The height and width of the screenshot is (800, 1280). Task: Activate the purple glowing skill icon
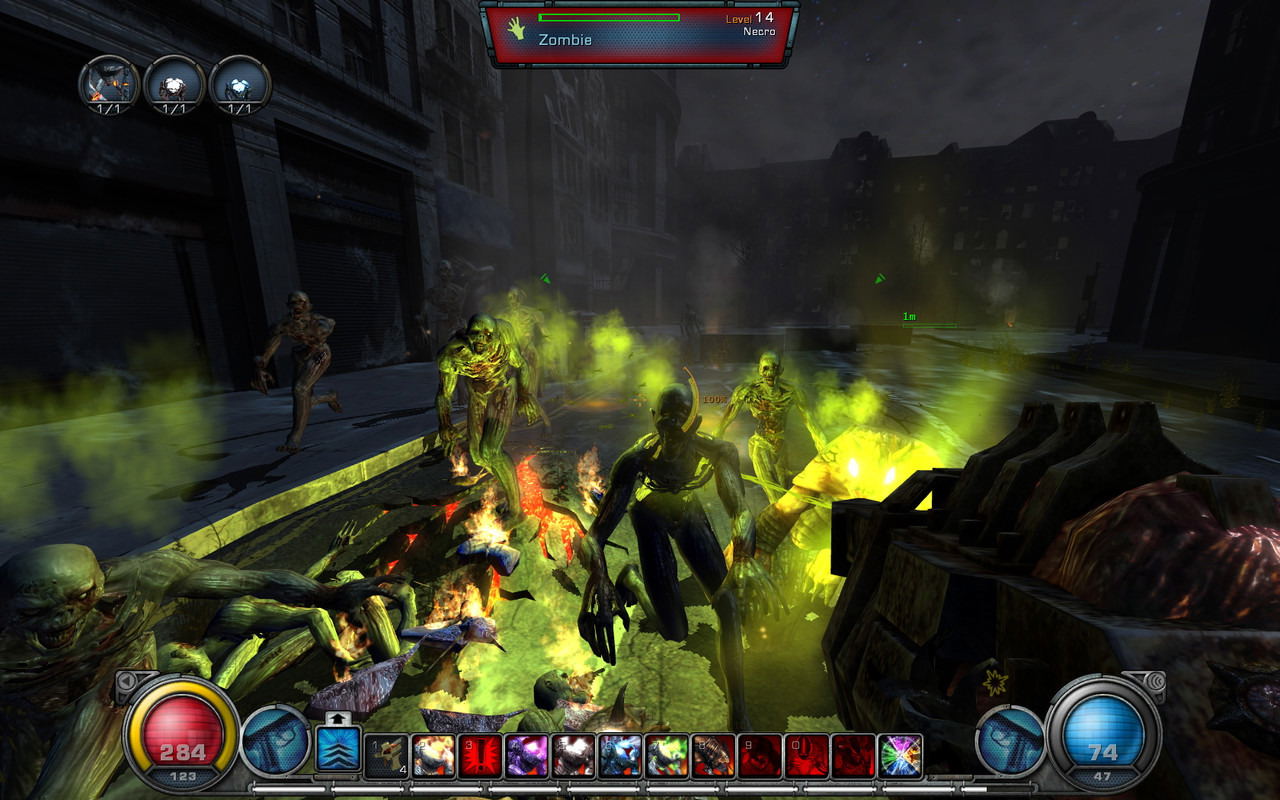[527, 757]
